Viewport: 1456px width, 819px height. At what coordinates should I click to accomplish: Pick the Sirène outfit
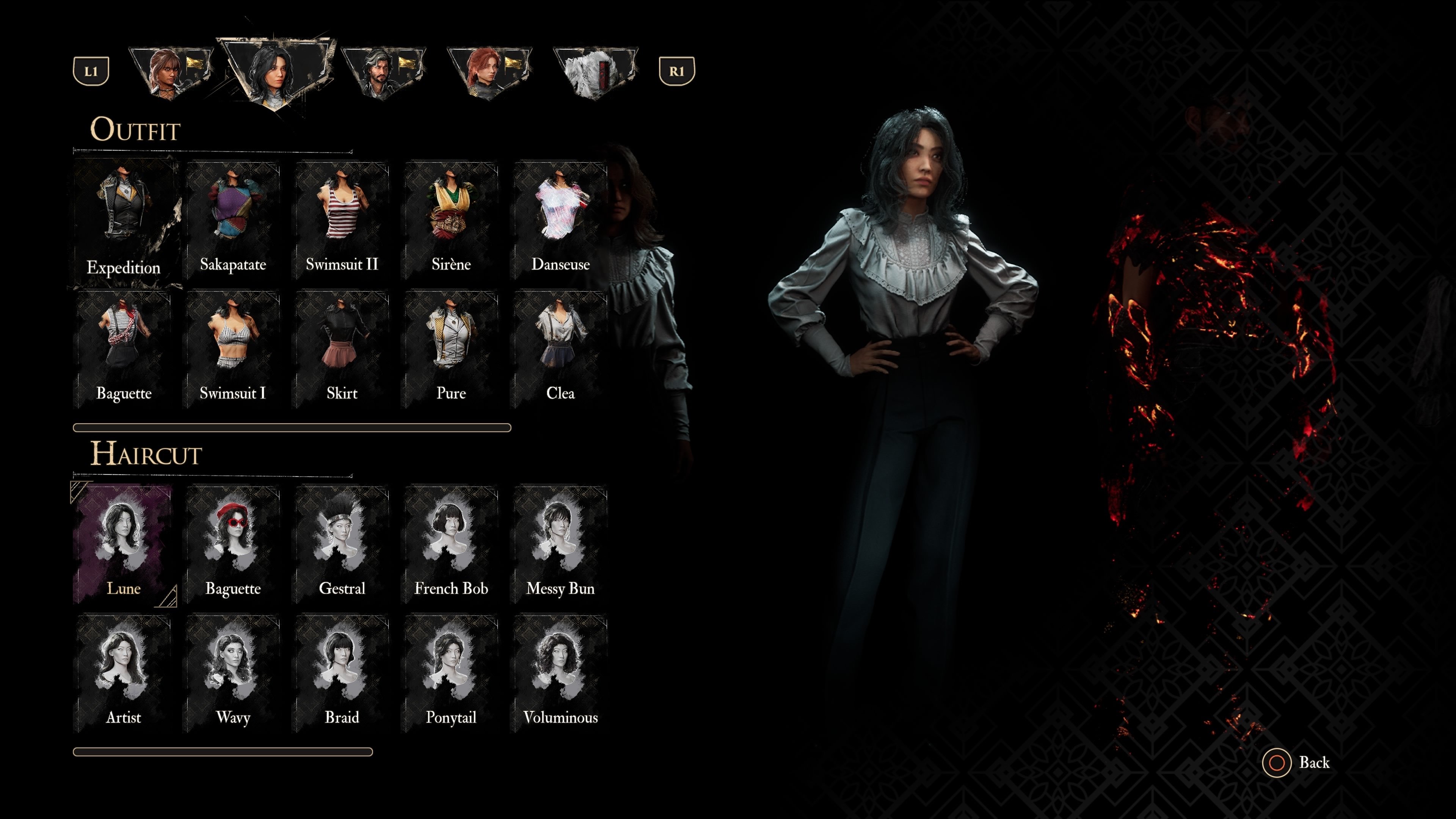click(451, 221)
